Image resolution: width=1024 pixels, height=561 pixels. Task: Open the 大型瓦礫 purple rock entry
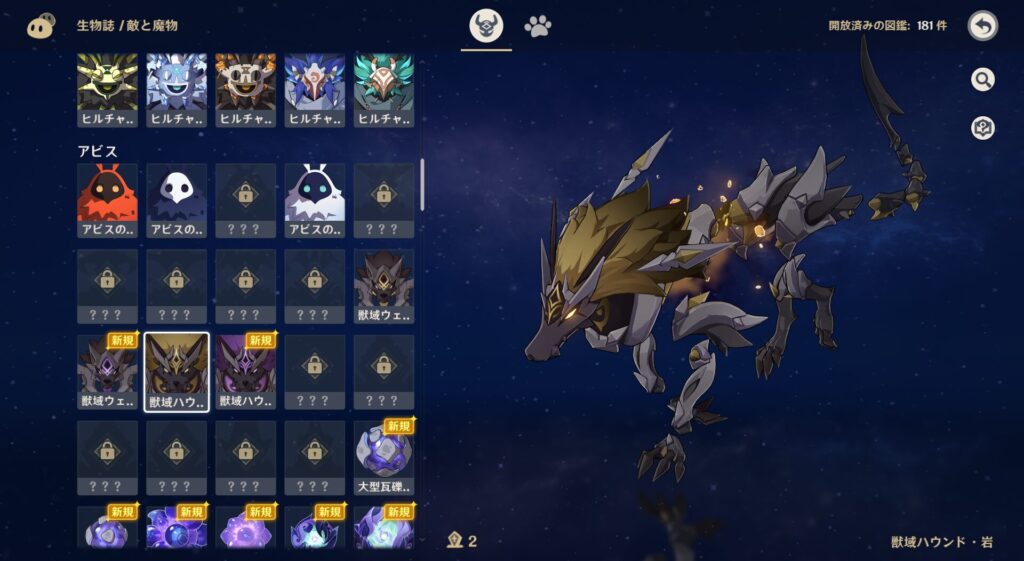point(384,457)
